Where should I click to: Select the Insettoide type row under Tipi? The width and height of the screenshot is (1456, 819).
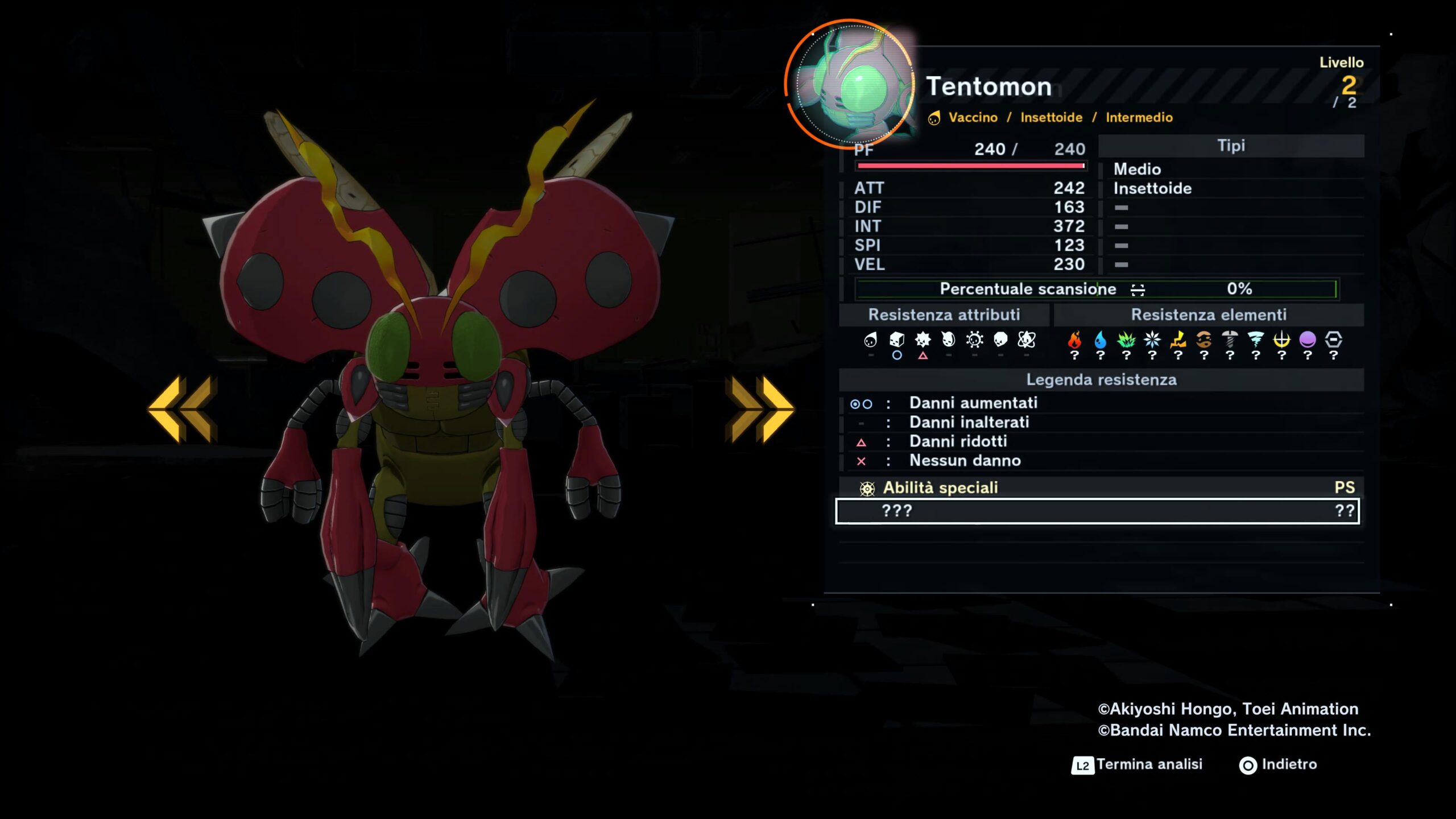pyautogui.click(x=1152, y=188)
